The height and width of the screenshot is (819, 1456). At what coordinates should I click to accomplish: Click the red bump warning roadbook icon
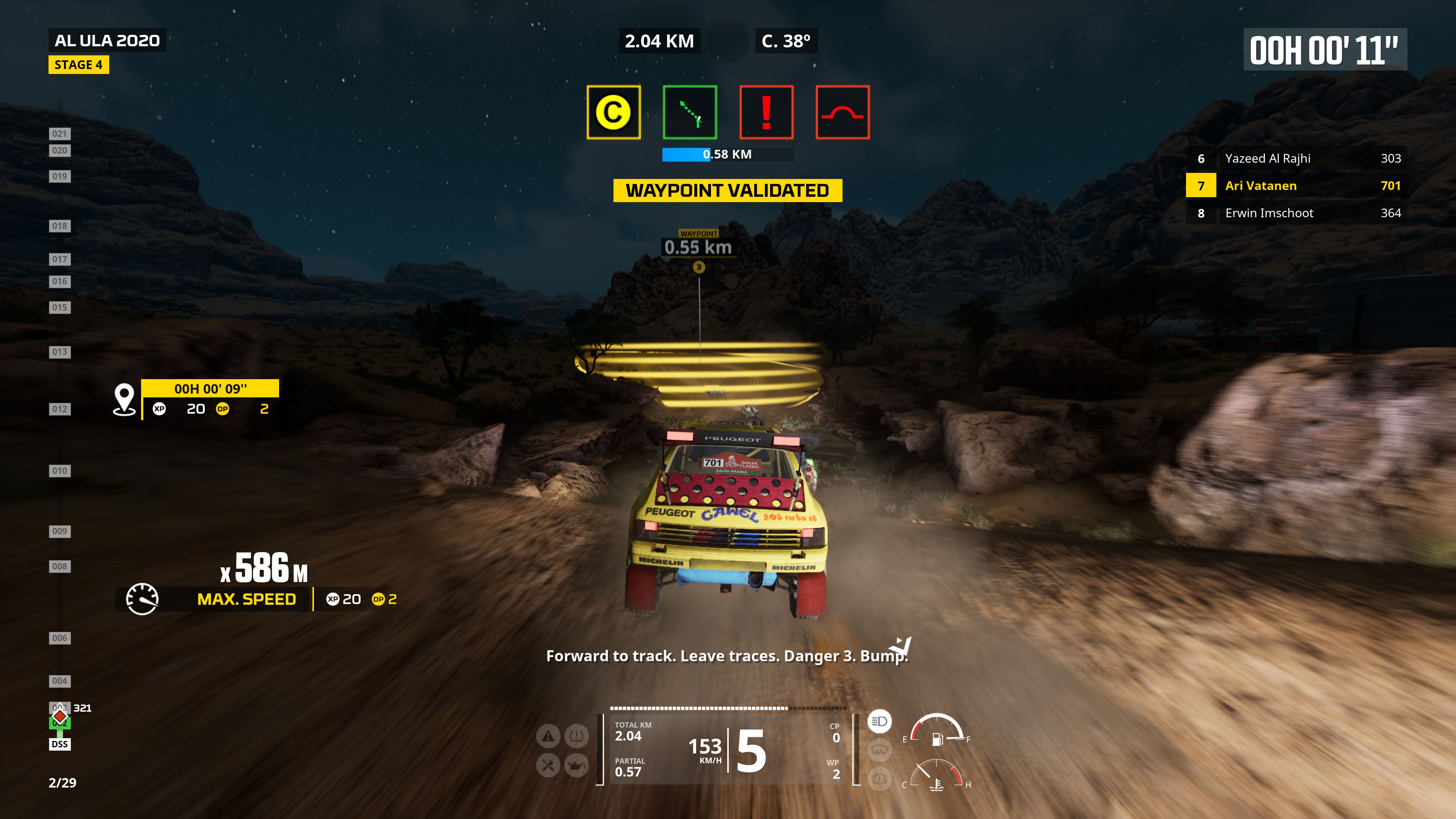pyautogui.click(x=842, y=112)
